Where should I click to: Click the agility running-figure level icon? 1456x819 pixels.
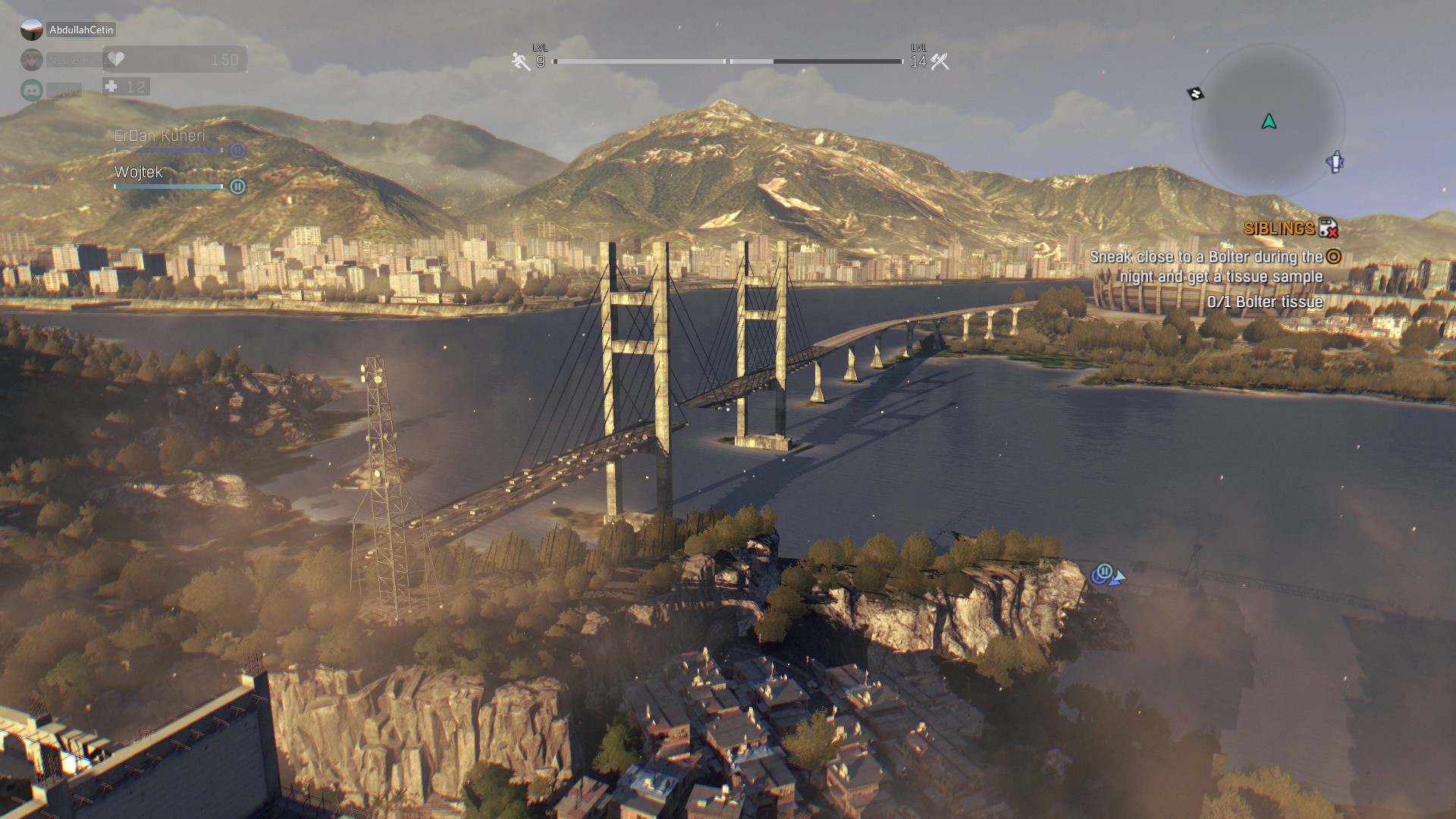520,61
